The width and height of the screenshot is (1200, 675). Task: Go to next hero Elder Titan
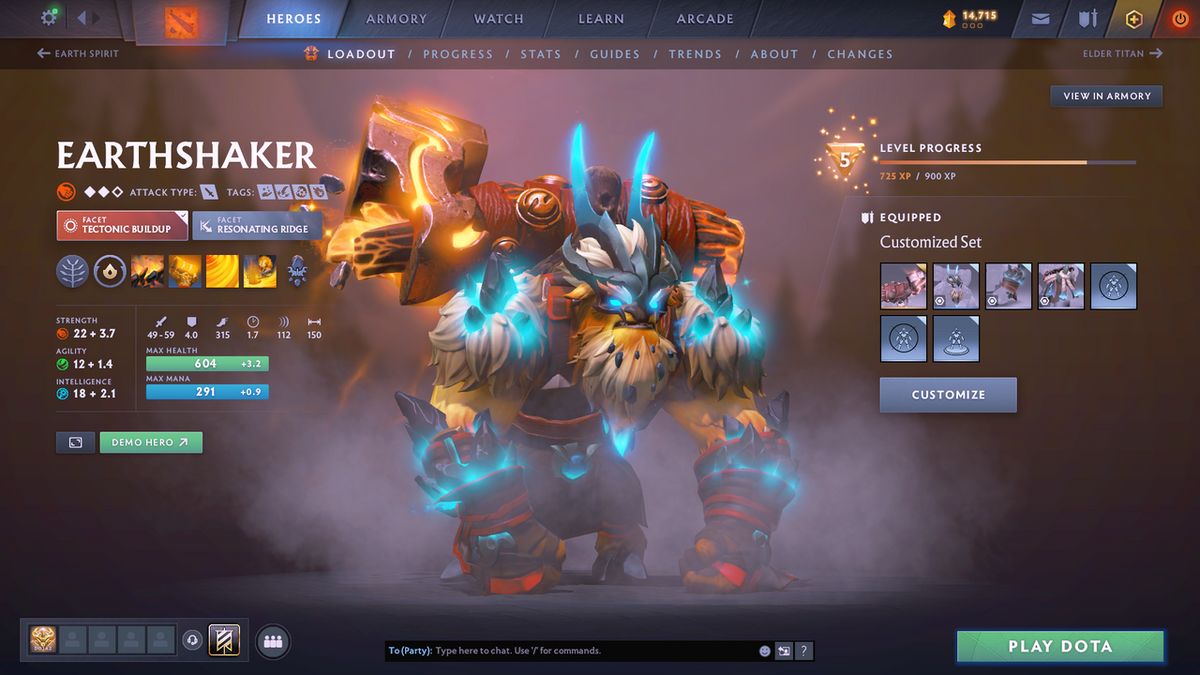pyautogui.click(x=1122, y=54)
